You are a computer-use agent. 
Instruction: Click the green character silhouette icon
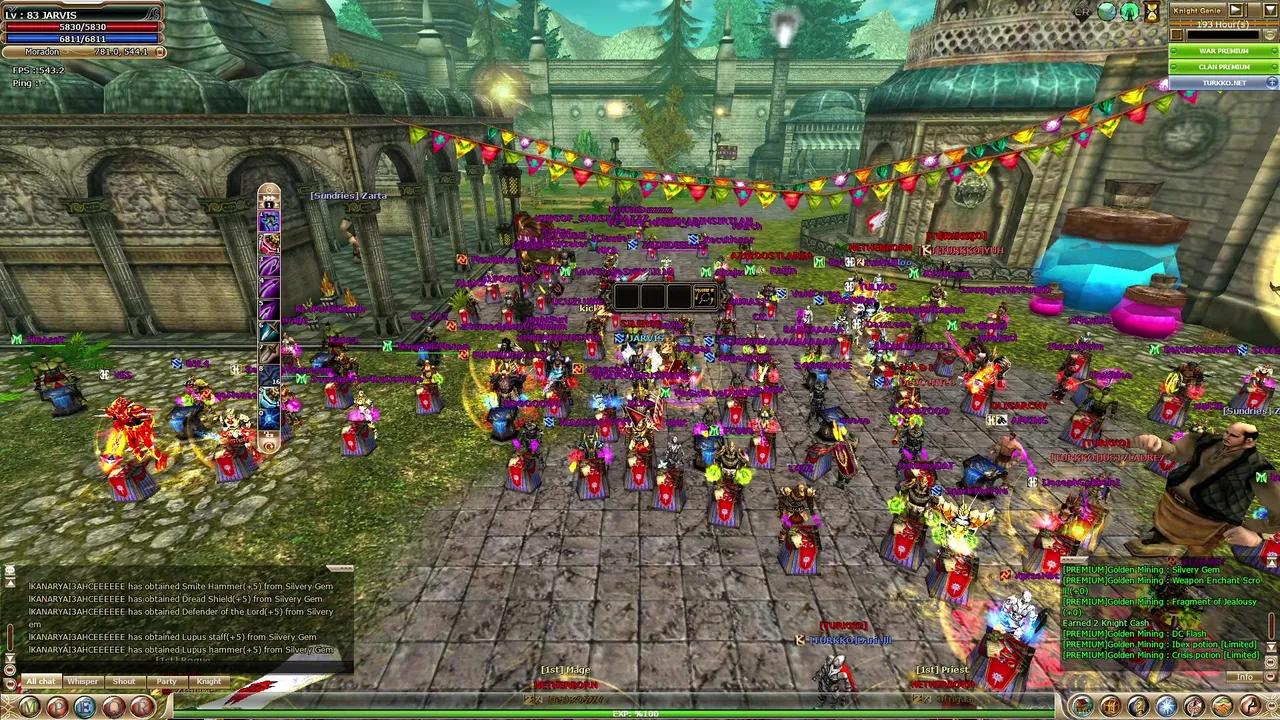[1129, 11]
